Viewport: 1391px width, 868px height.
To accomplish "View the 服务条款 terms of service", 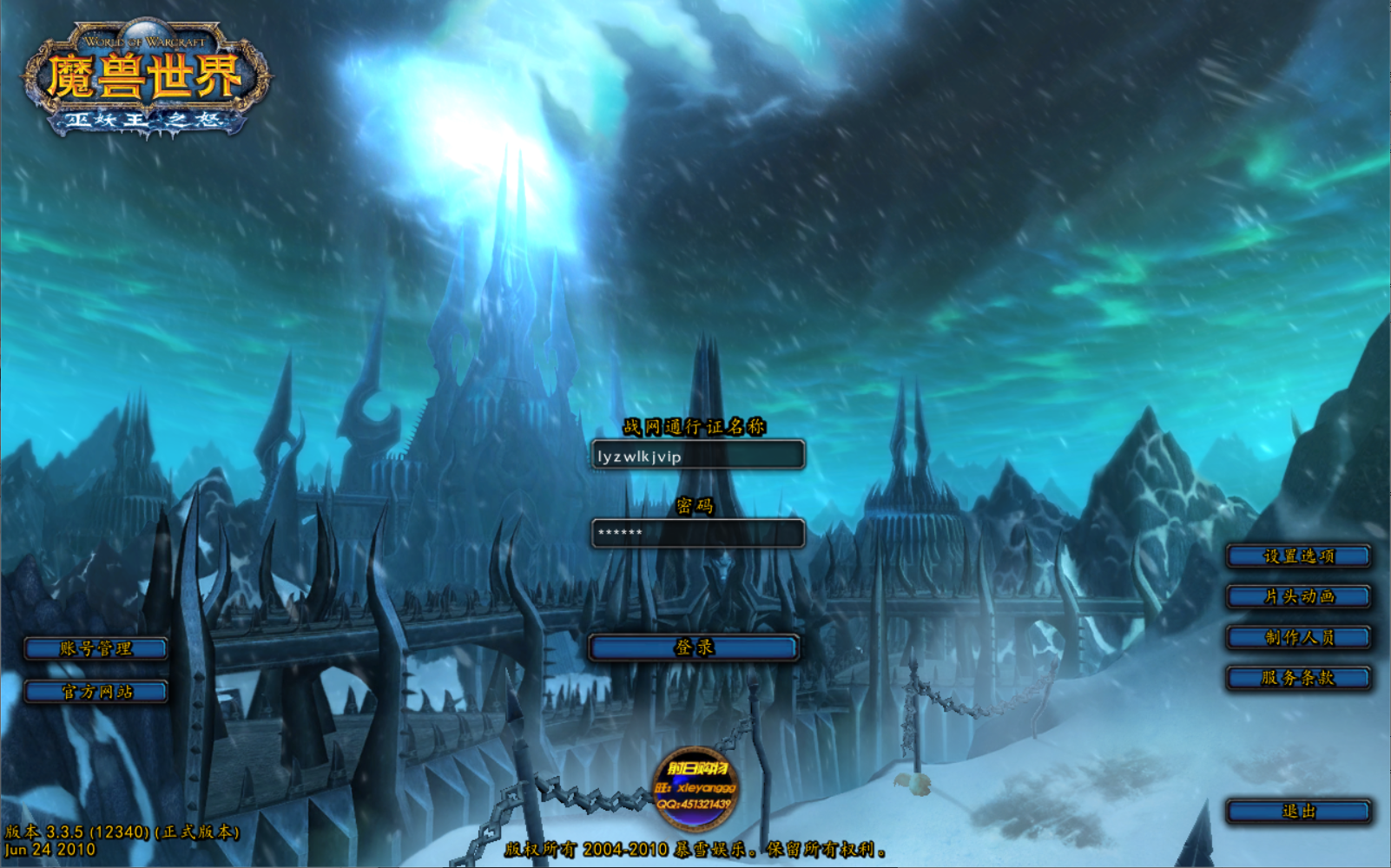I will [x=1298, y=678].
